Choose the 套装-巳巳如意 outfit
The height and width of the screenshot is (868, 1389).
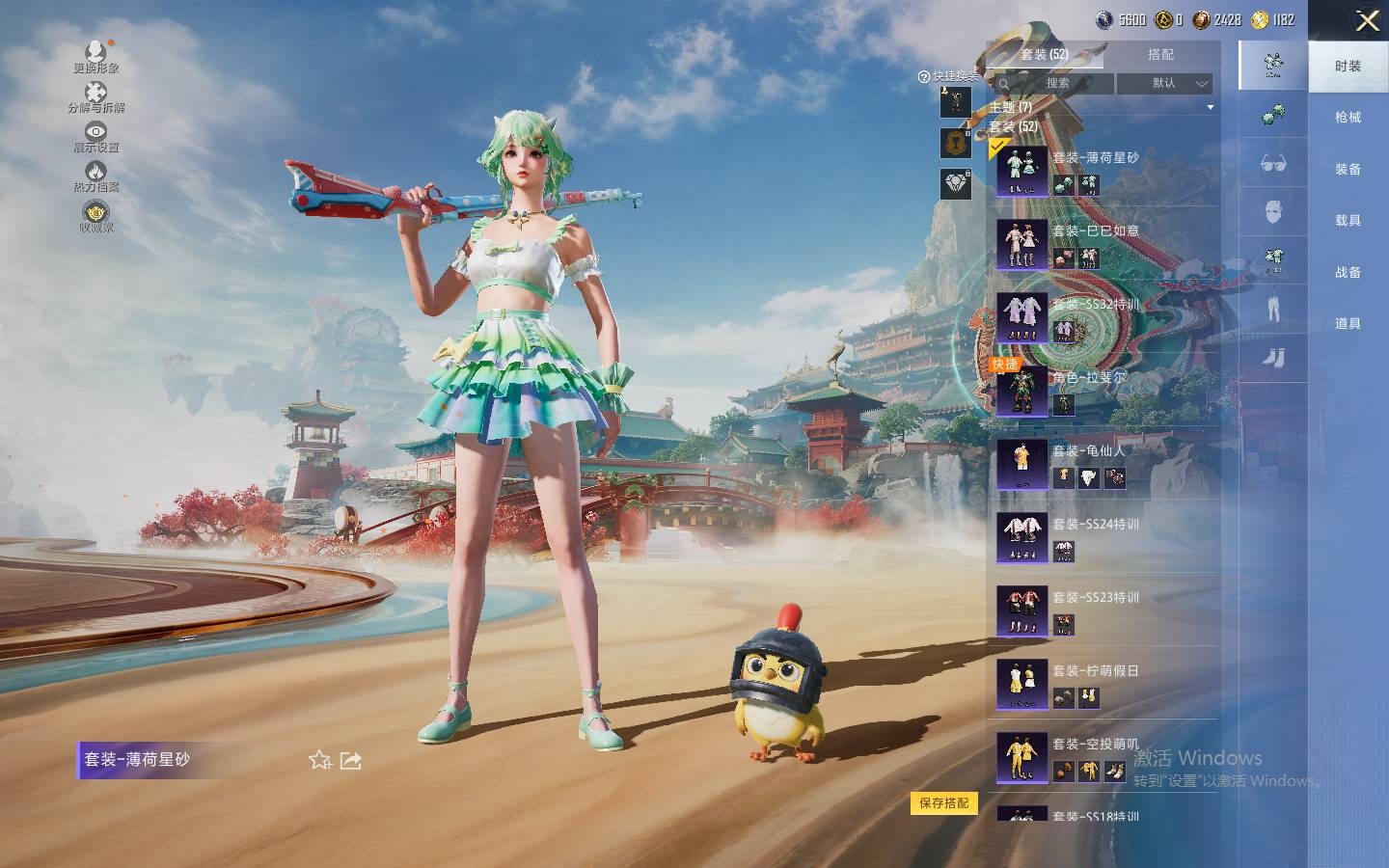1104,244
